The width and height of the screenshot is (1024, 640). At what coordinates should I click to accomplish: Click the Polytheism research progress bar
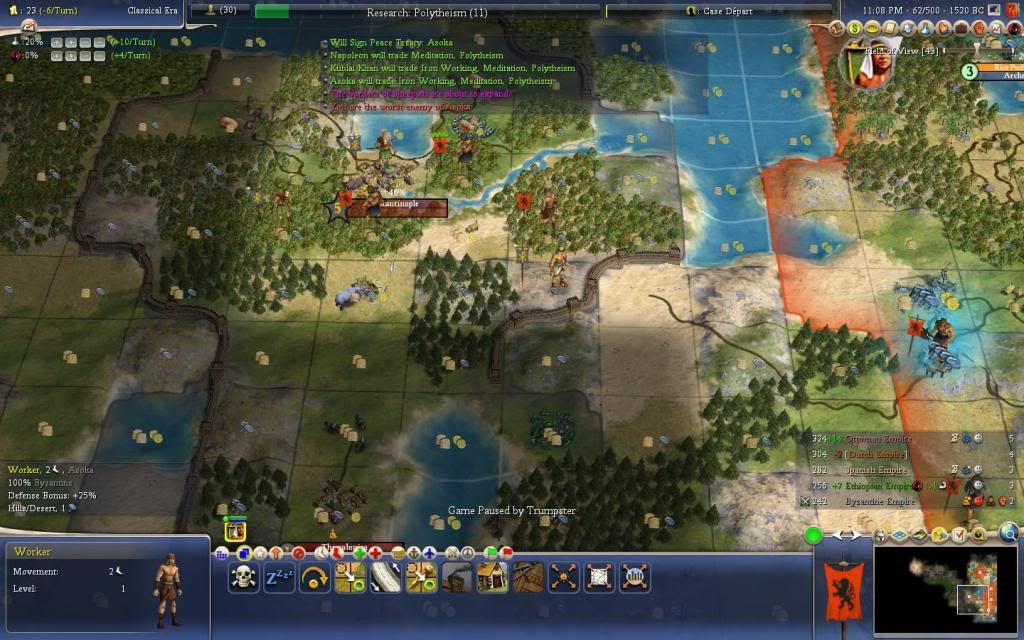pyautogui.click(x=430, y=10)
